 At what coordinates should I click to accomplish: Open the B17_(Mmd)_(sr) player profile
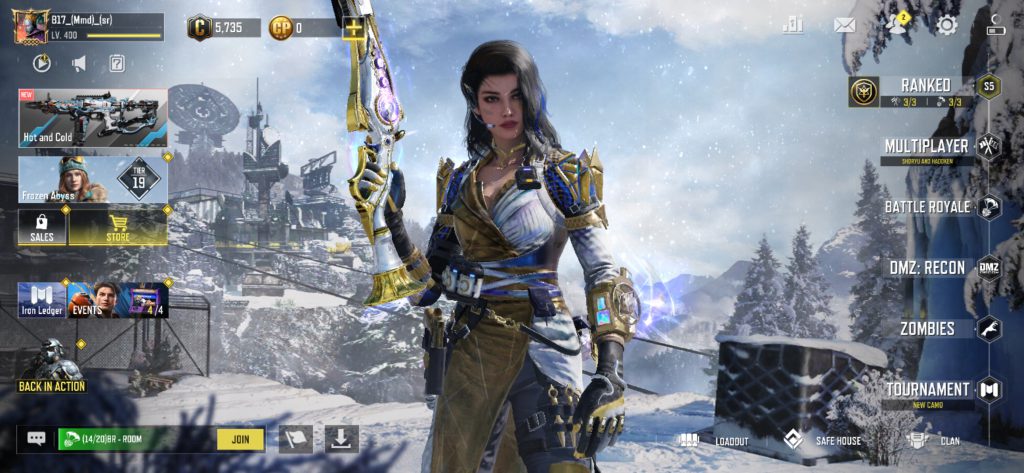click(x=88, y=27)
